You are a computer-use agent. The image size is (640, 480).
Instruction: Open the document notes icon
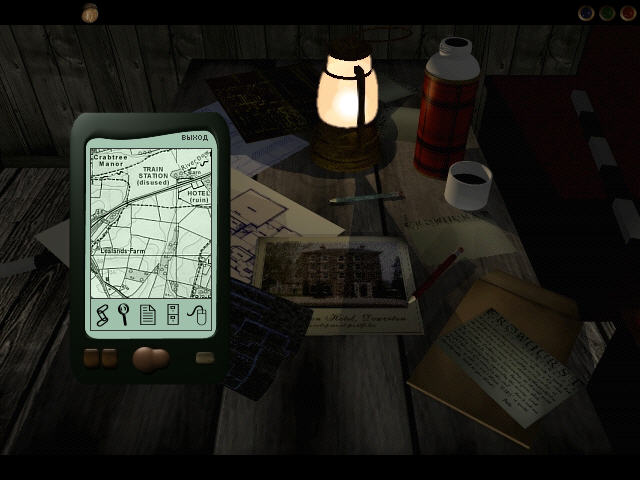tap(148, 316)
